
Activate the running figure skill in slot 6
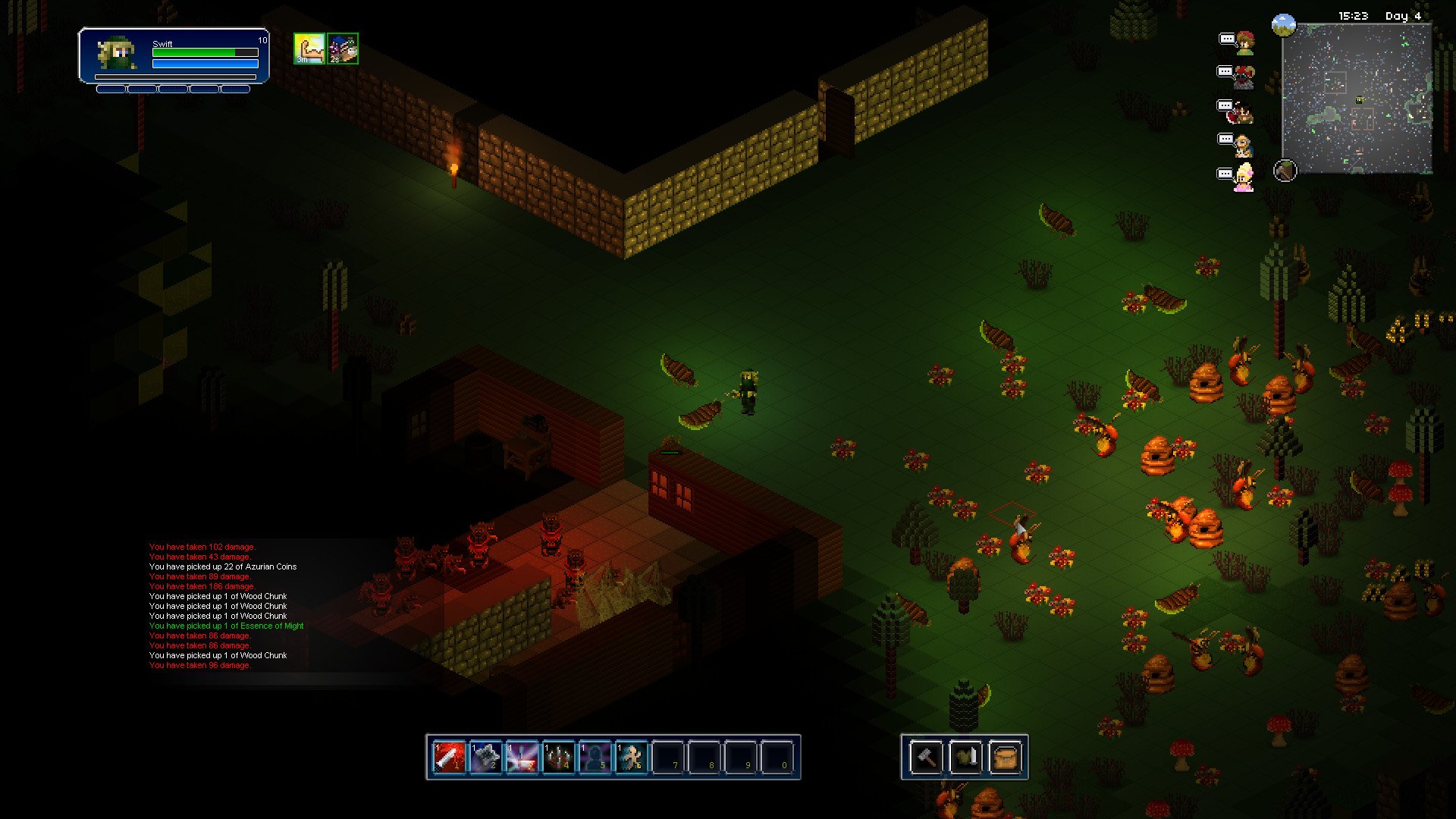click(x=631, y=757)
